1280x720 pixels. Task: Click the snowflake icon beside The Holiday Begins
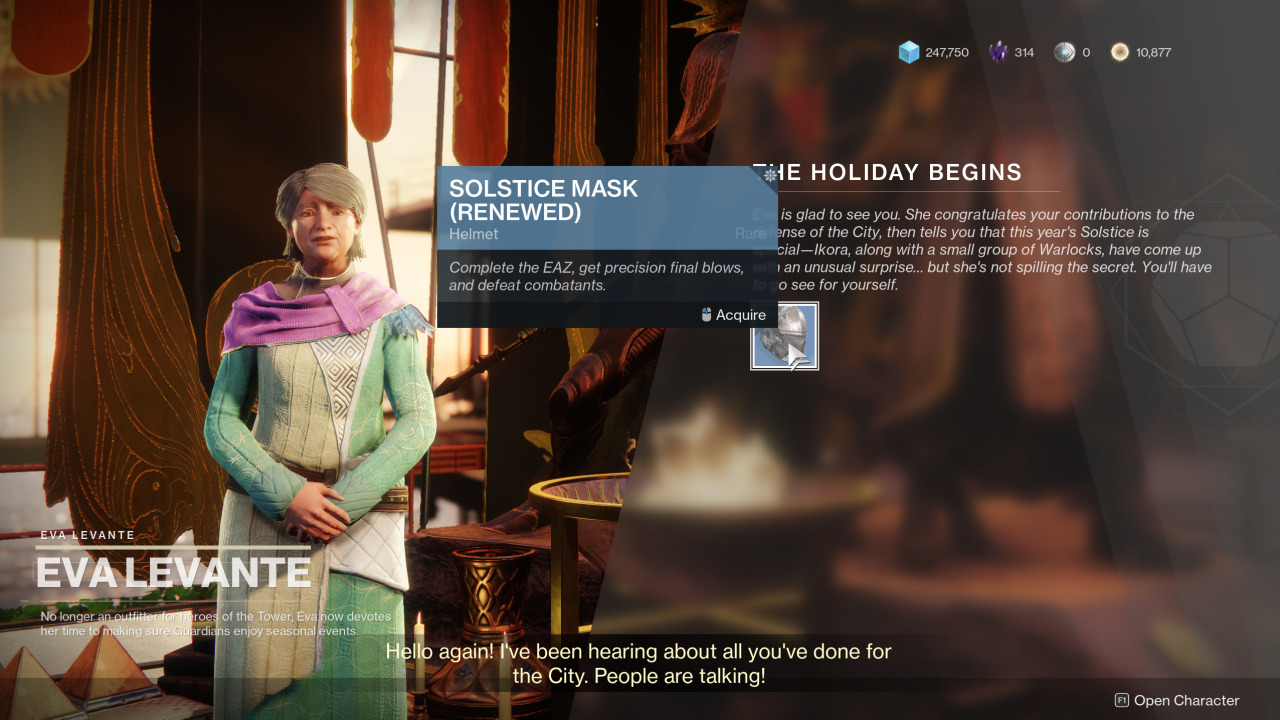[x=768, y=173]
